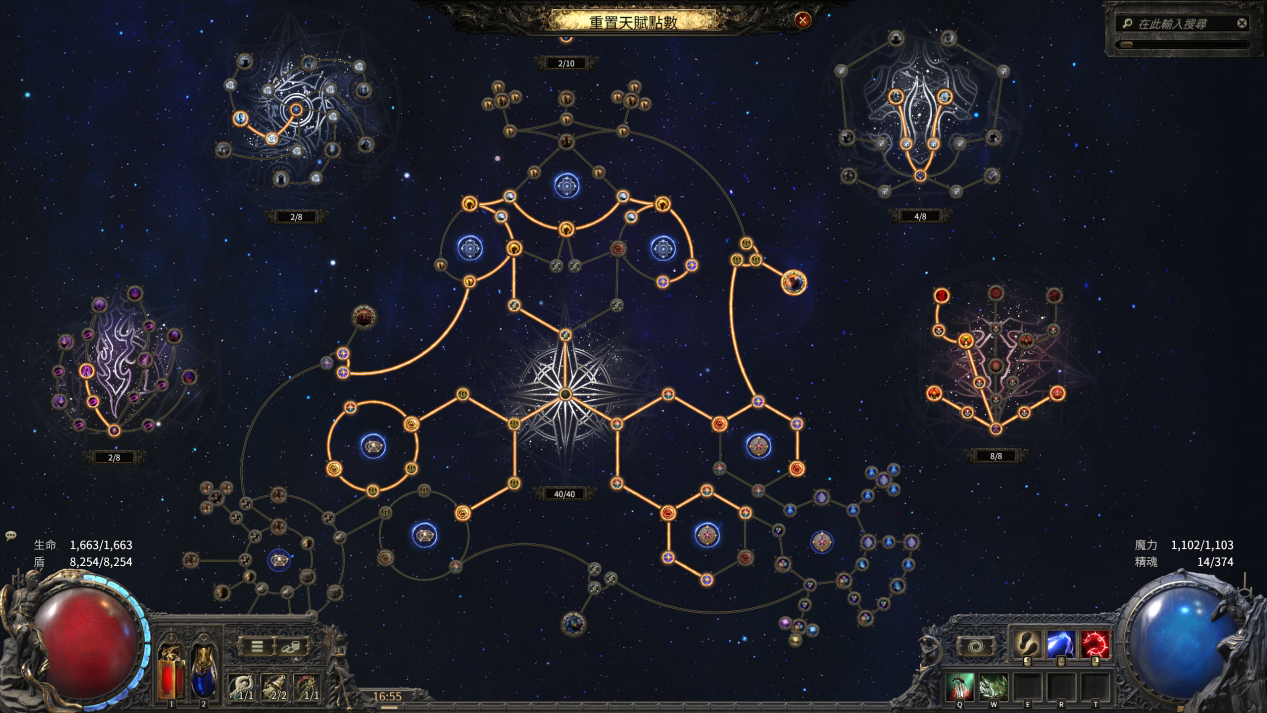Activate the blue lightning skill
Viewport: 1267px width, 713px height.
pyautogui.click(x=1060, y=645)
